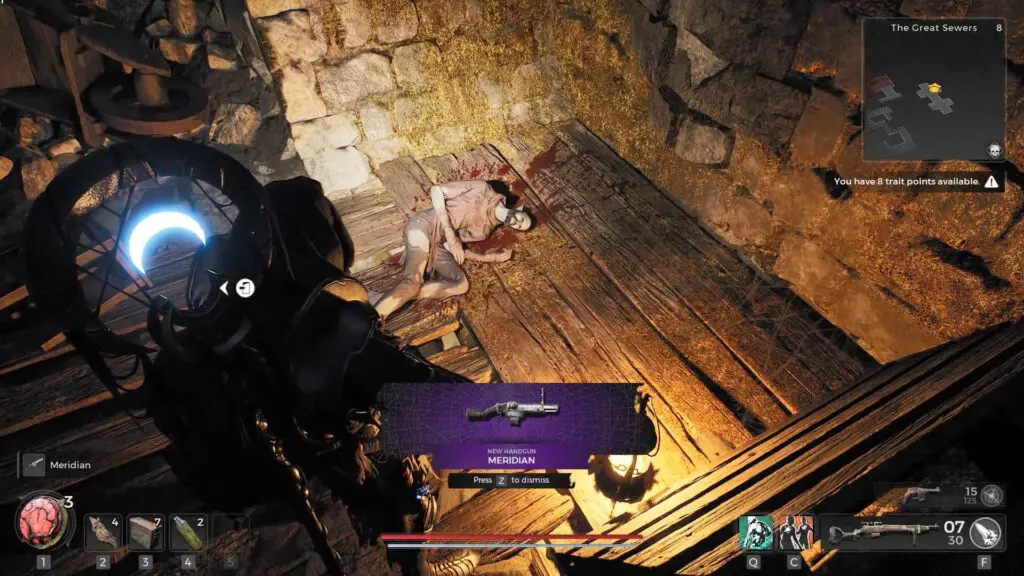Click the Meridian pickup notification
1024x576 pixels.
[x=60, y=464]
